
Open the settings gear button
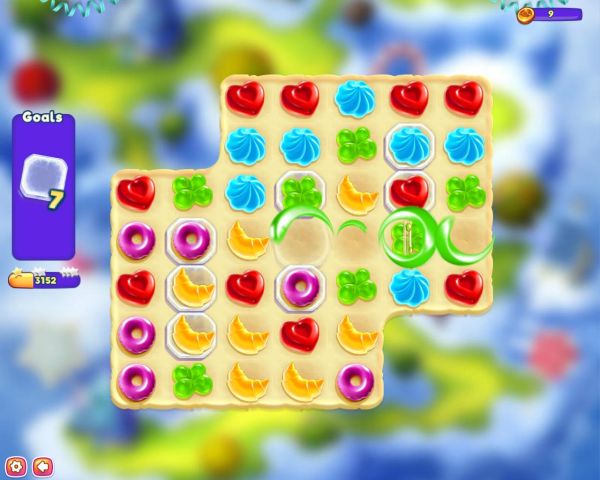coord(15,466)
